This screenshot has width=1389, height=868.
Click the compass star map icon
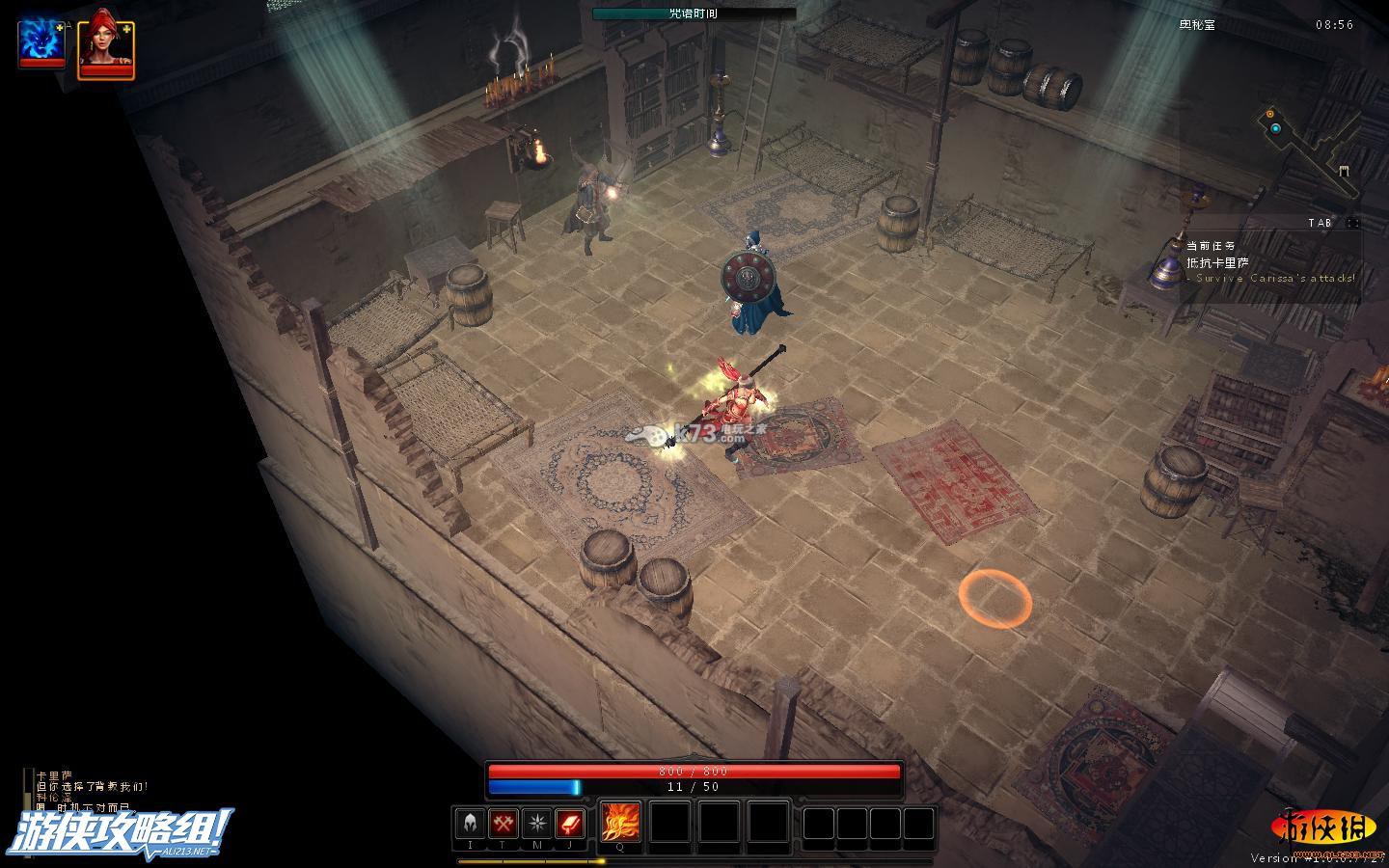[536, 824]
